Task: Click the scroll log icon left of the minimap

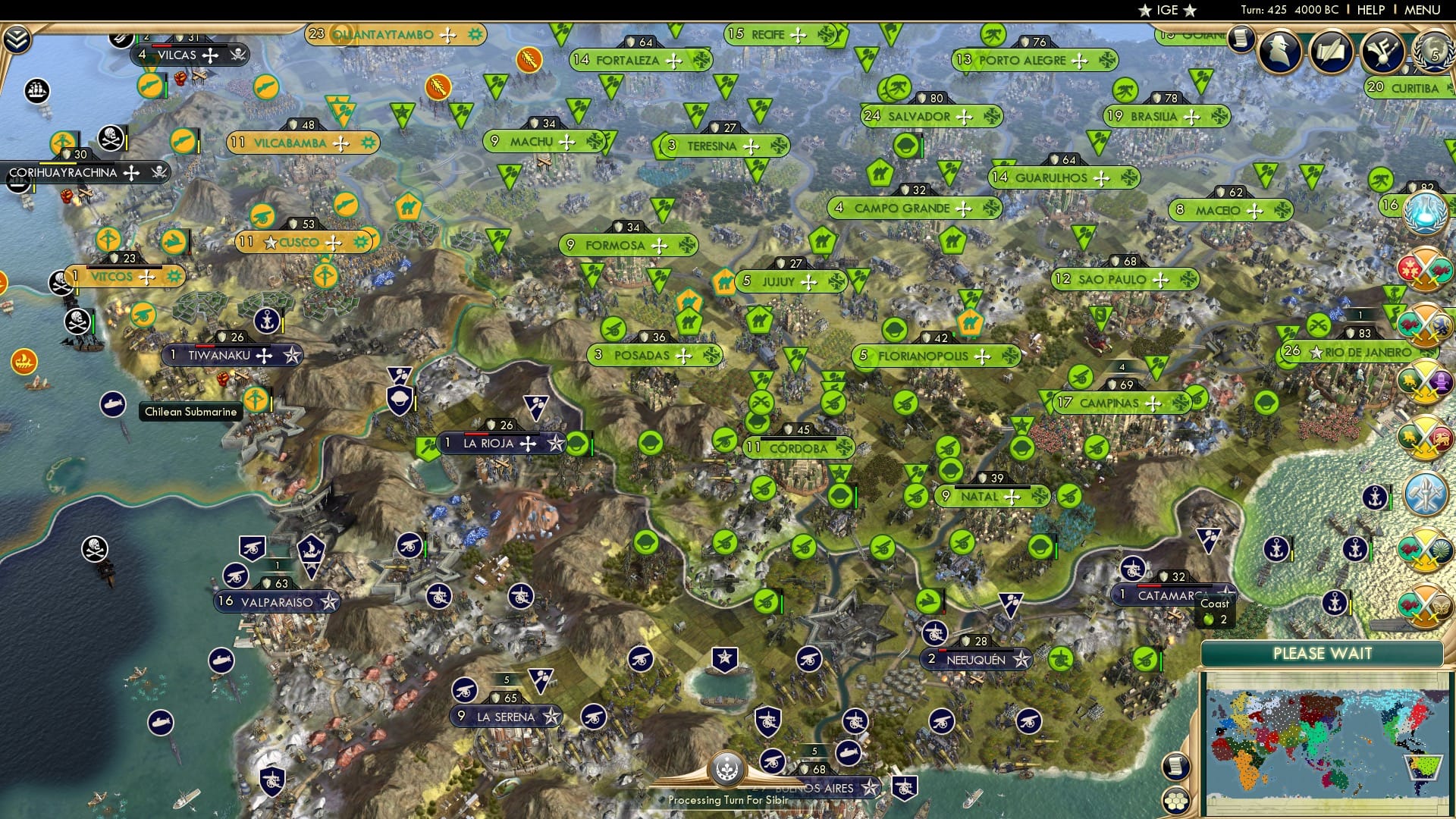Action: pos(1176,766)
